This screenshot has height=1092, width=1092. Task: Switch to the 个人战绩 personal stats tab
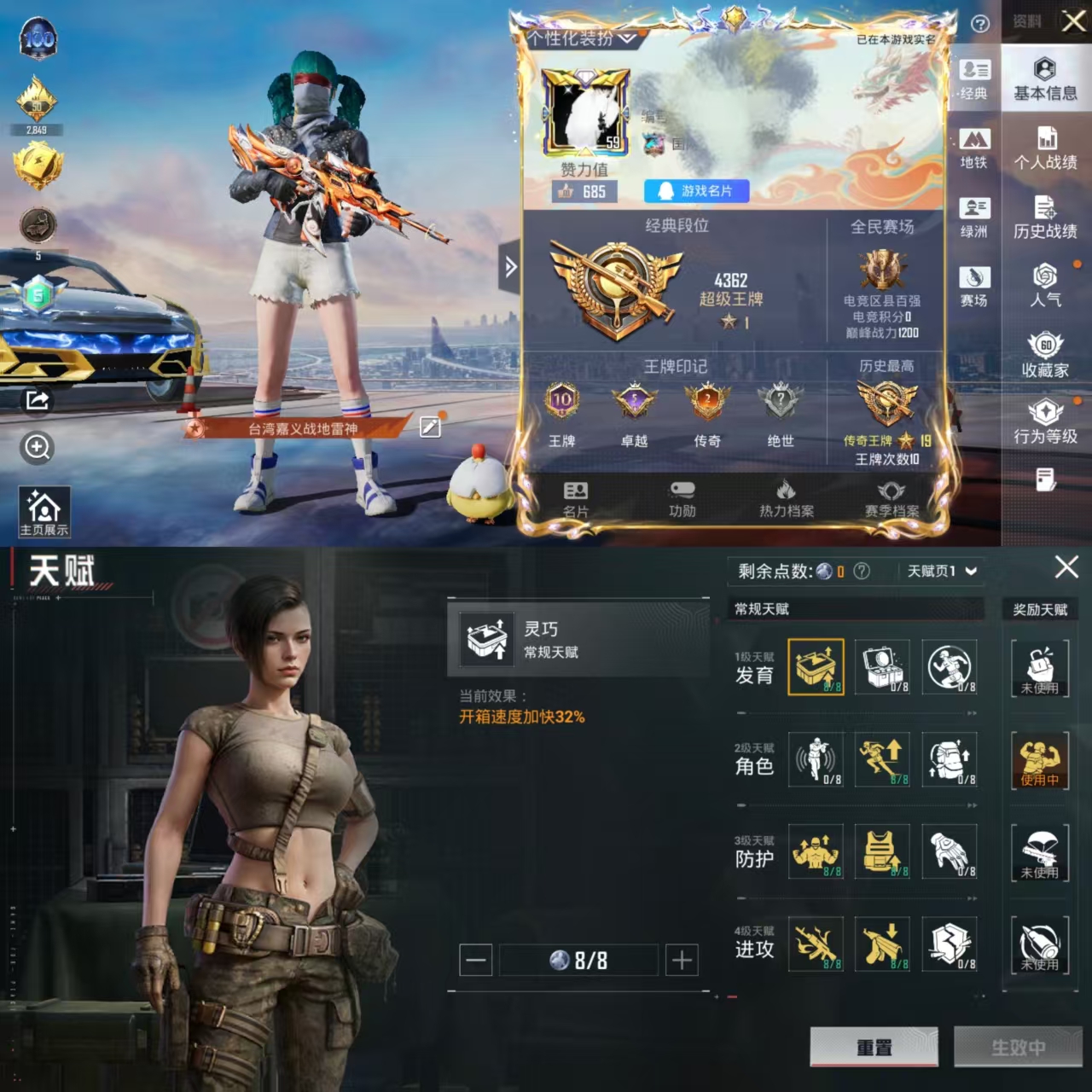click(x=1045, y=148)
